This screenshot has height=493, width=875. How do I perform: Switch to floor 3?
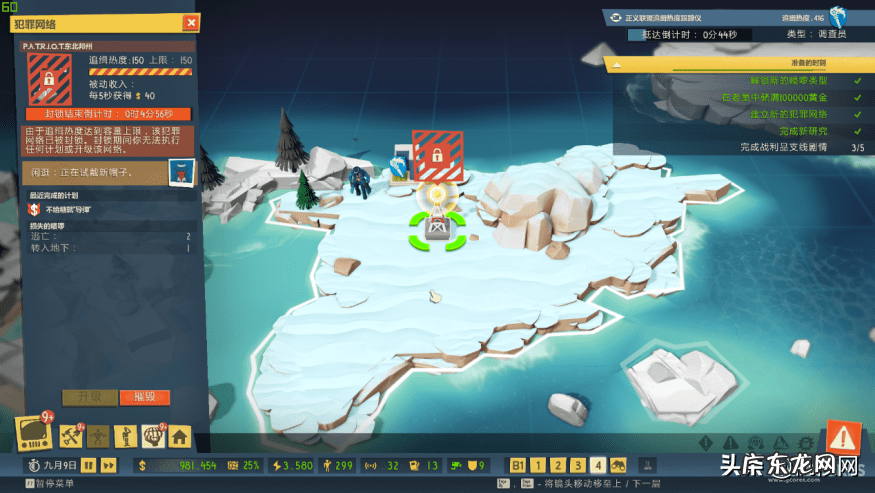tap(578, 465)
